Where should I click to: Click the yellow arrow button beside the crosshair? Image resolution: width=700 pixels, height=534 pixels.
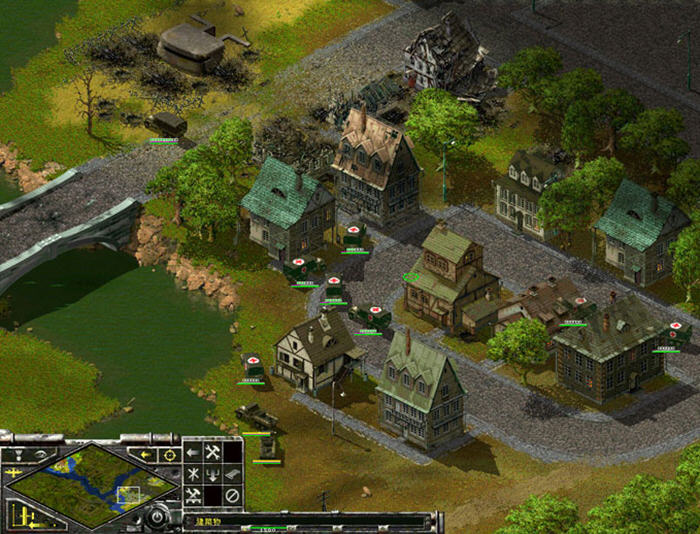pyautogui.click(x=144, y=455)
